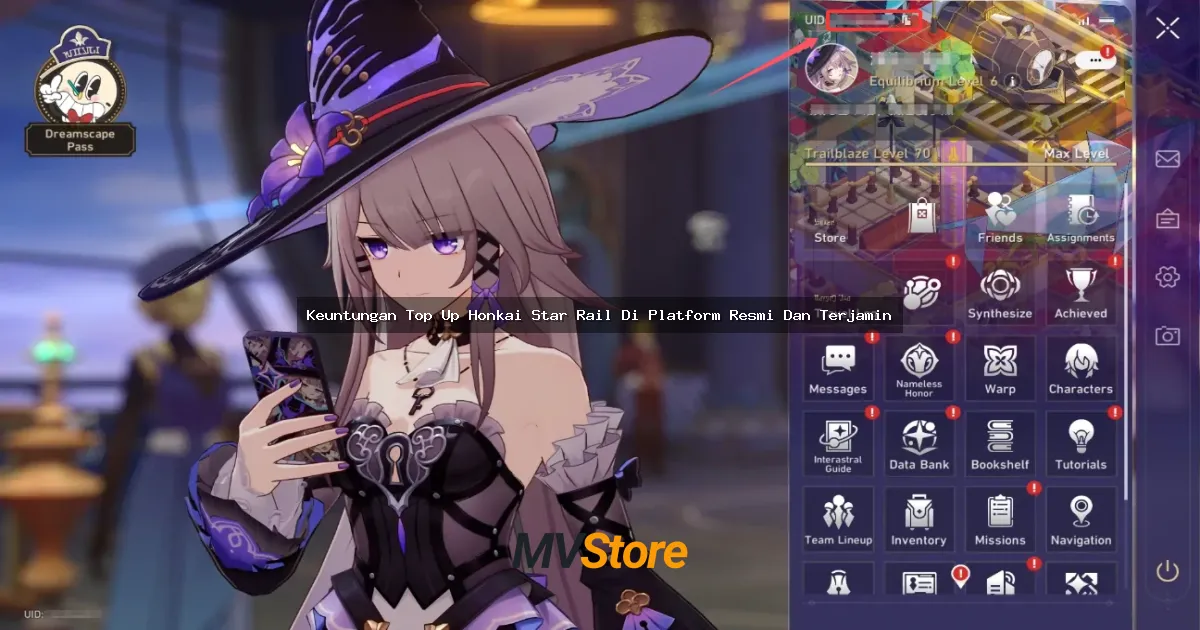Open Assignments

click(x=1081, y=218)
